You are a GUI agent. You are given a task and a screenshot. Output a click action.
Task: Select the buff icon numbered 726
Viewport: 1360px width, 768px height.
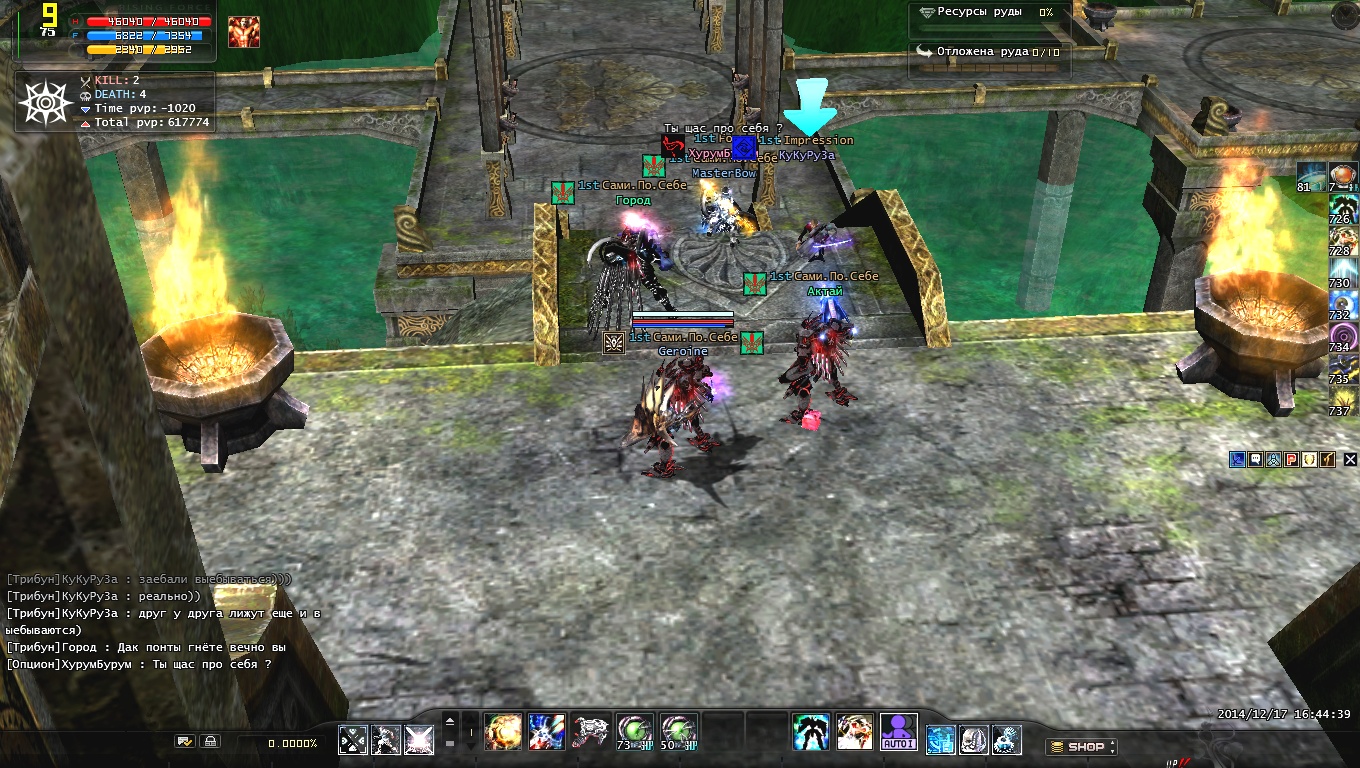click(x=1343, y=208)
